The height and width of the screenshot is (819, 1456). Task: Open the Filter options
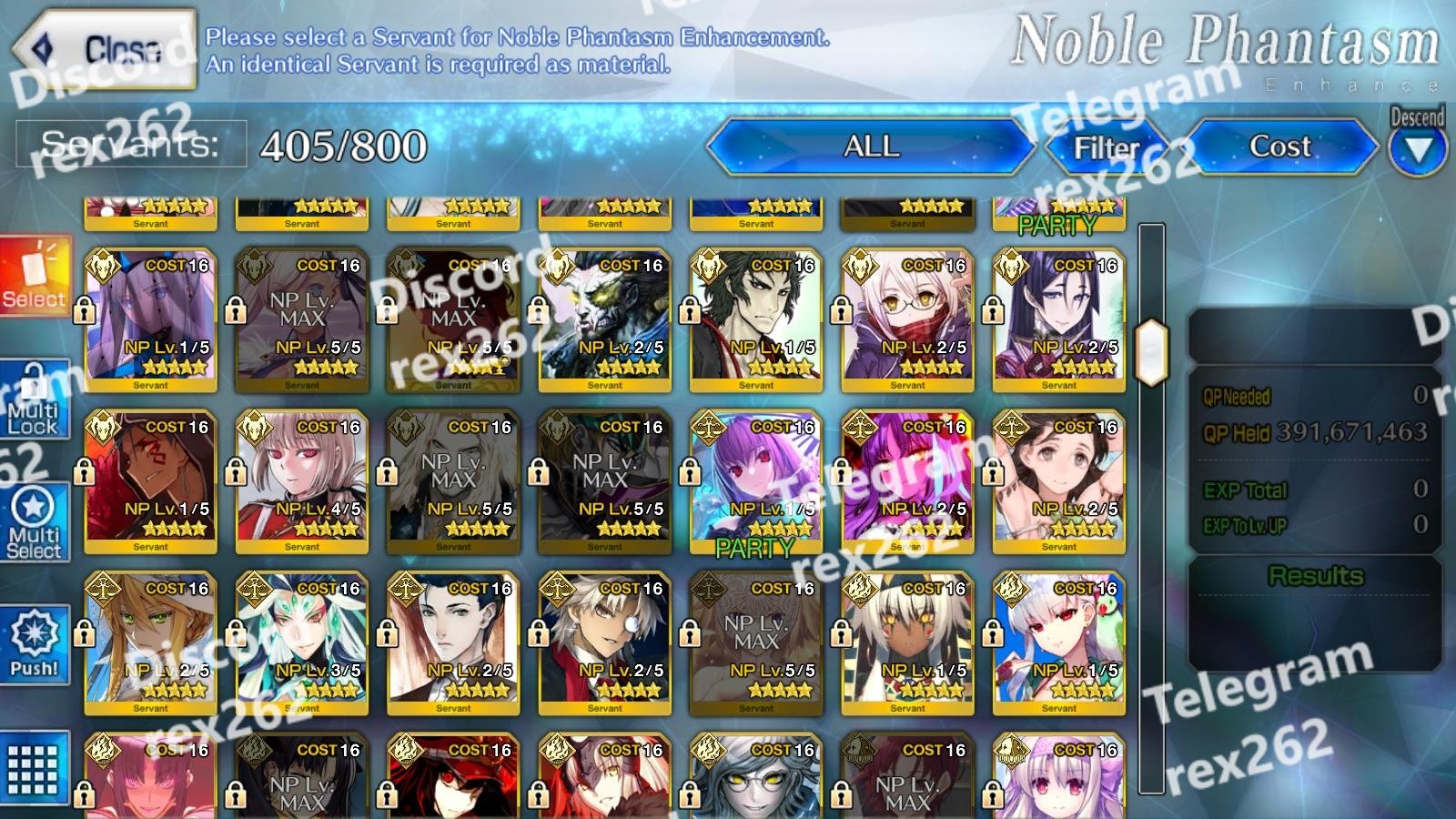pos(1107,147)
